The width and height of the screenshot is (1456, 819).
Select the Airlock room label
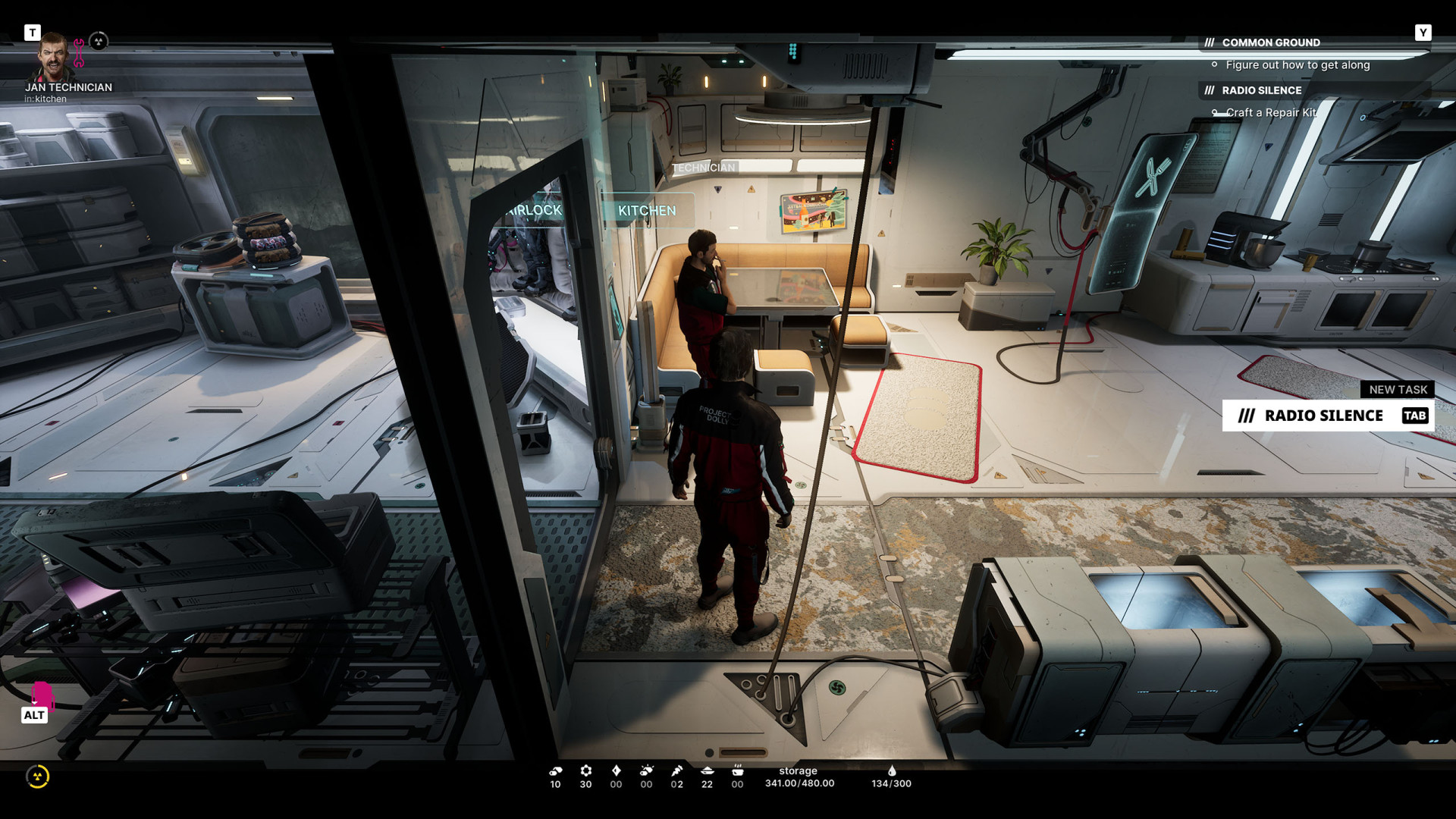tap(535, 210)
